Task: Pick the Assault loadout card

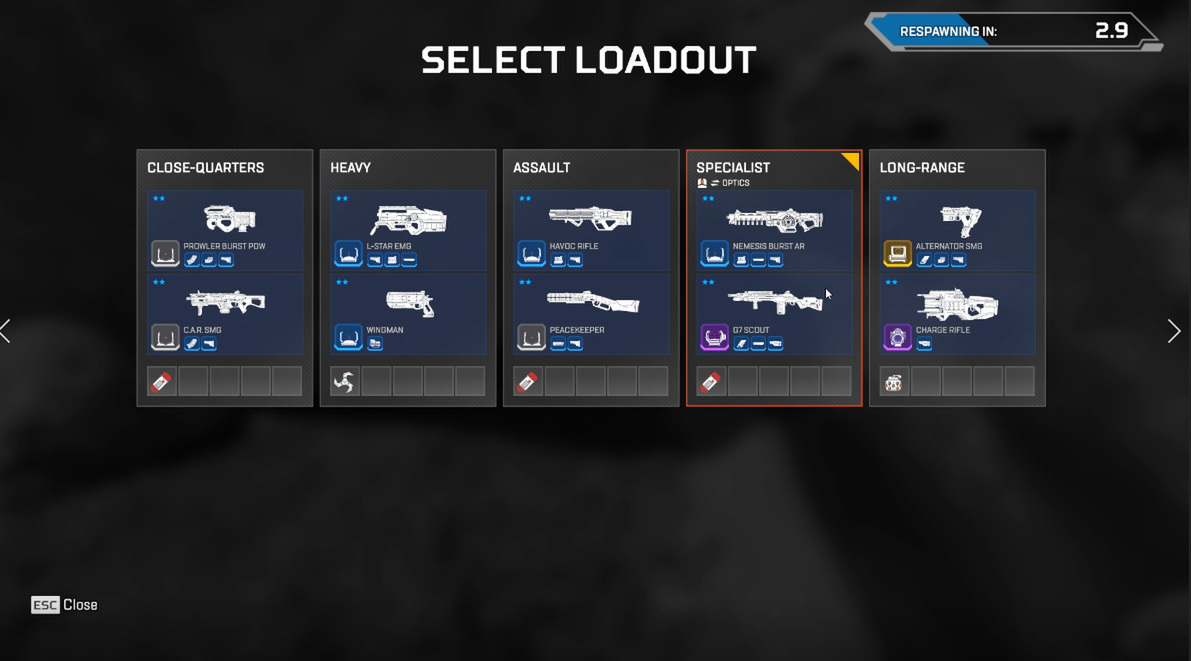Action: [590, 168]
